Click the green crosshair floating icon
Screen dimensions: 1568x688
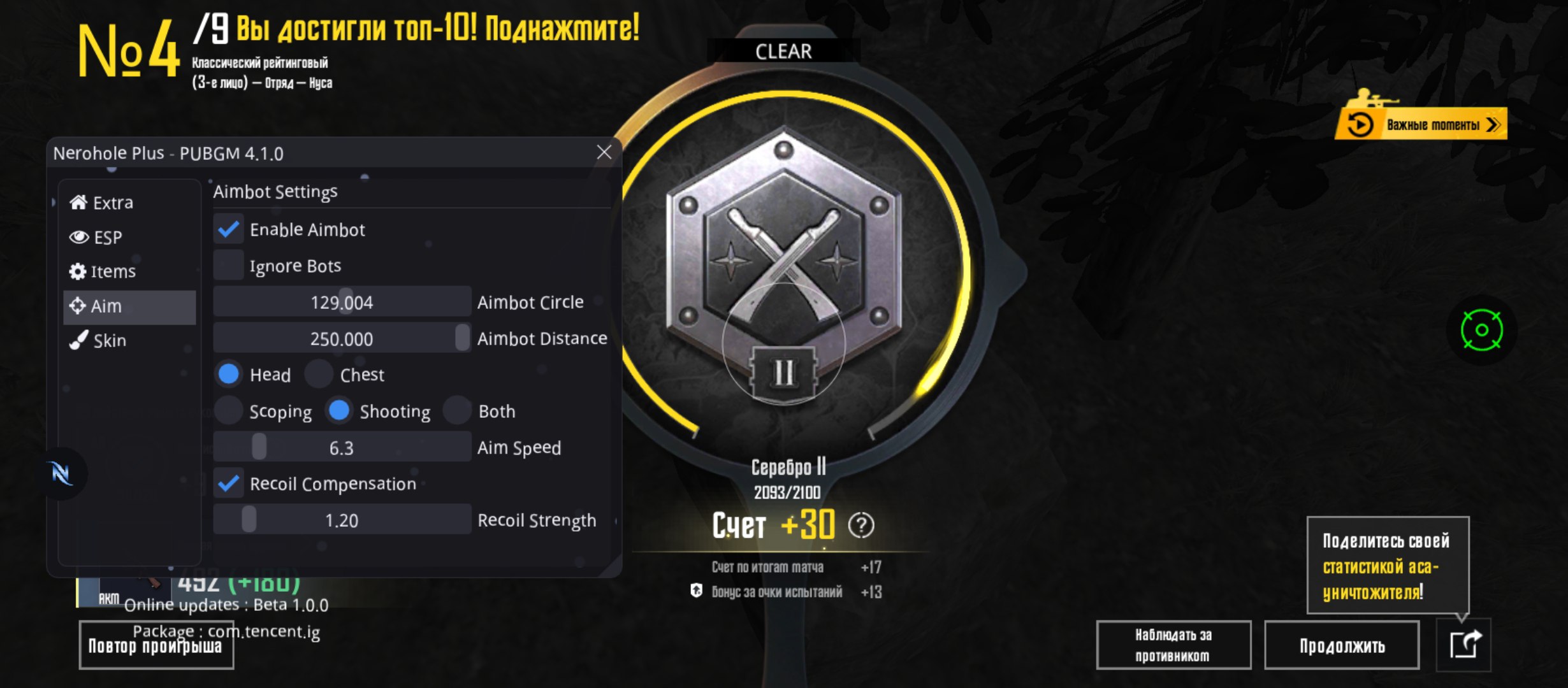1481,330
